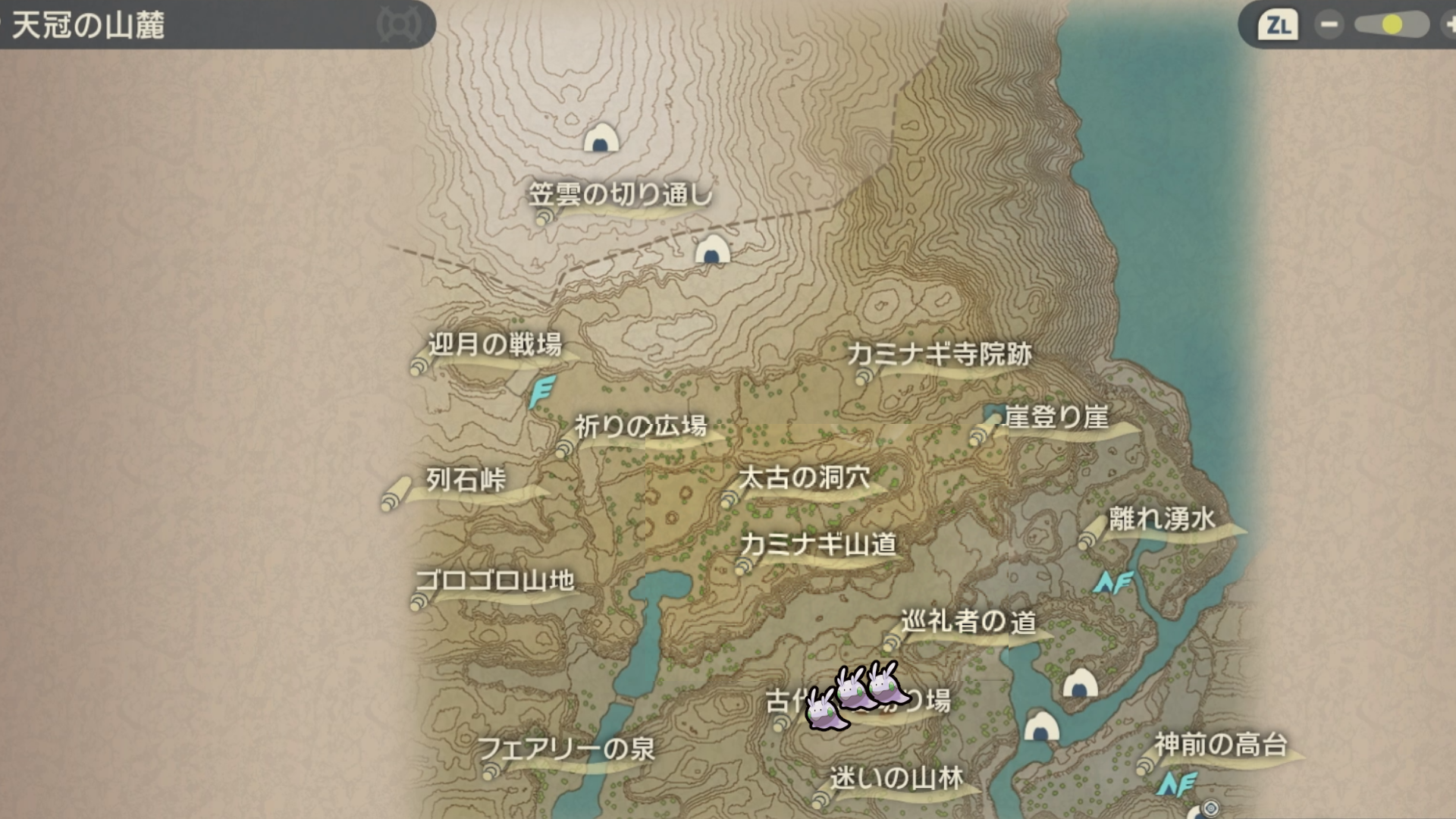Pick the フェアリーの泉 location label
The height and width of the screenshot is (819, 1456).
tap(566, 749)
